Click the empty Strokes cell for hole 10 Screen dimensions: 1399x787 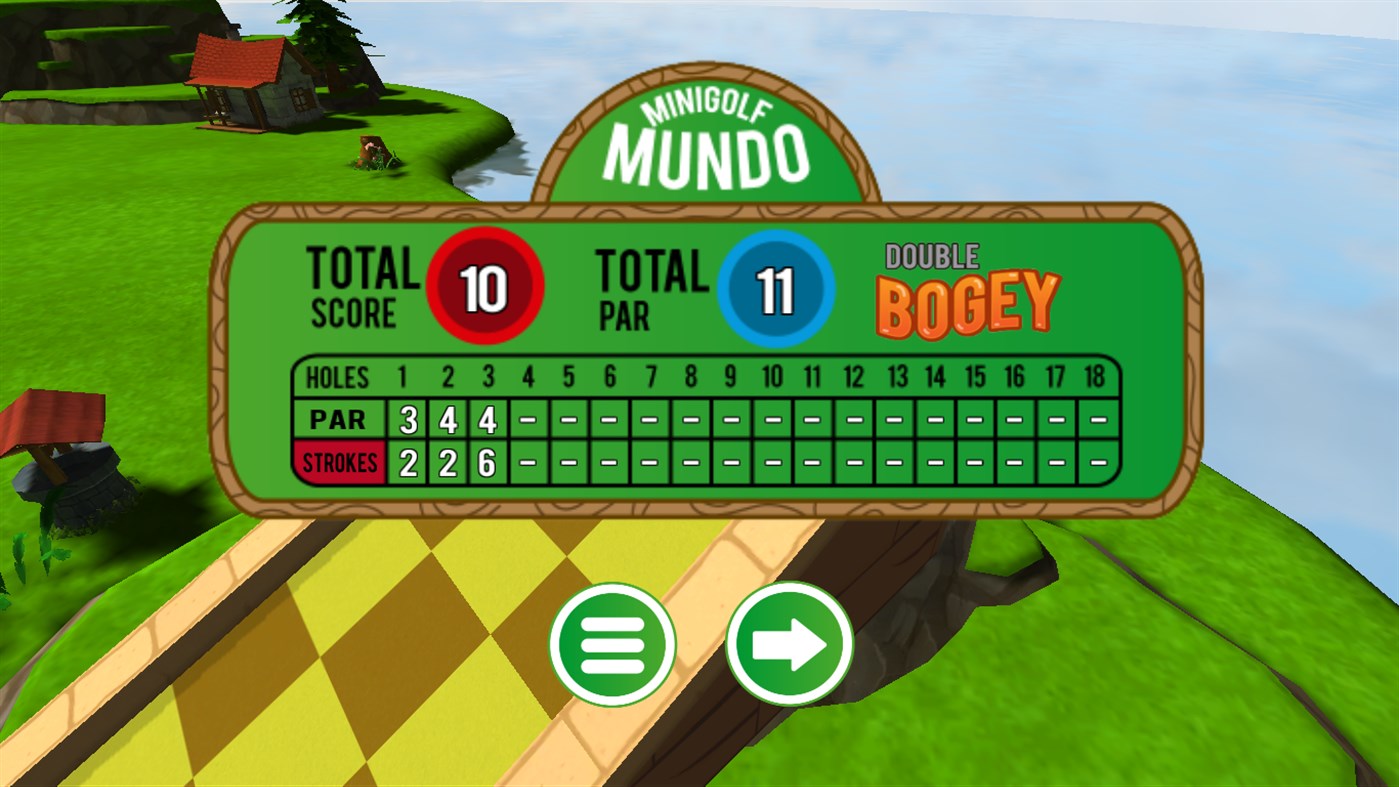pos(772,462)
